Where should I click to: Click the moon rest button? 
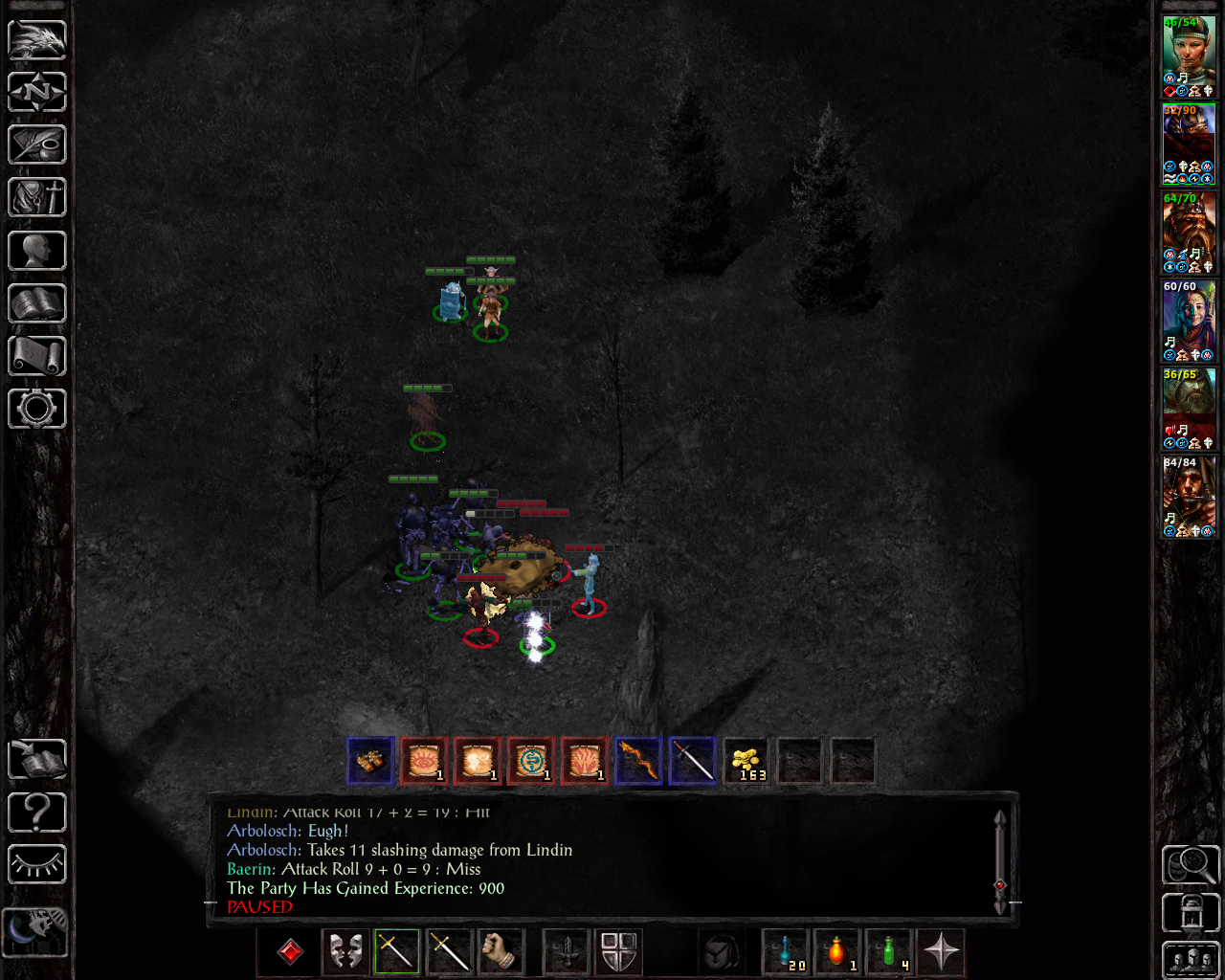pyautogui.click(x=35, y=930)
